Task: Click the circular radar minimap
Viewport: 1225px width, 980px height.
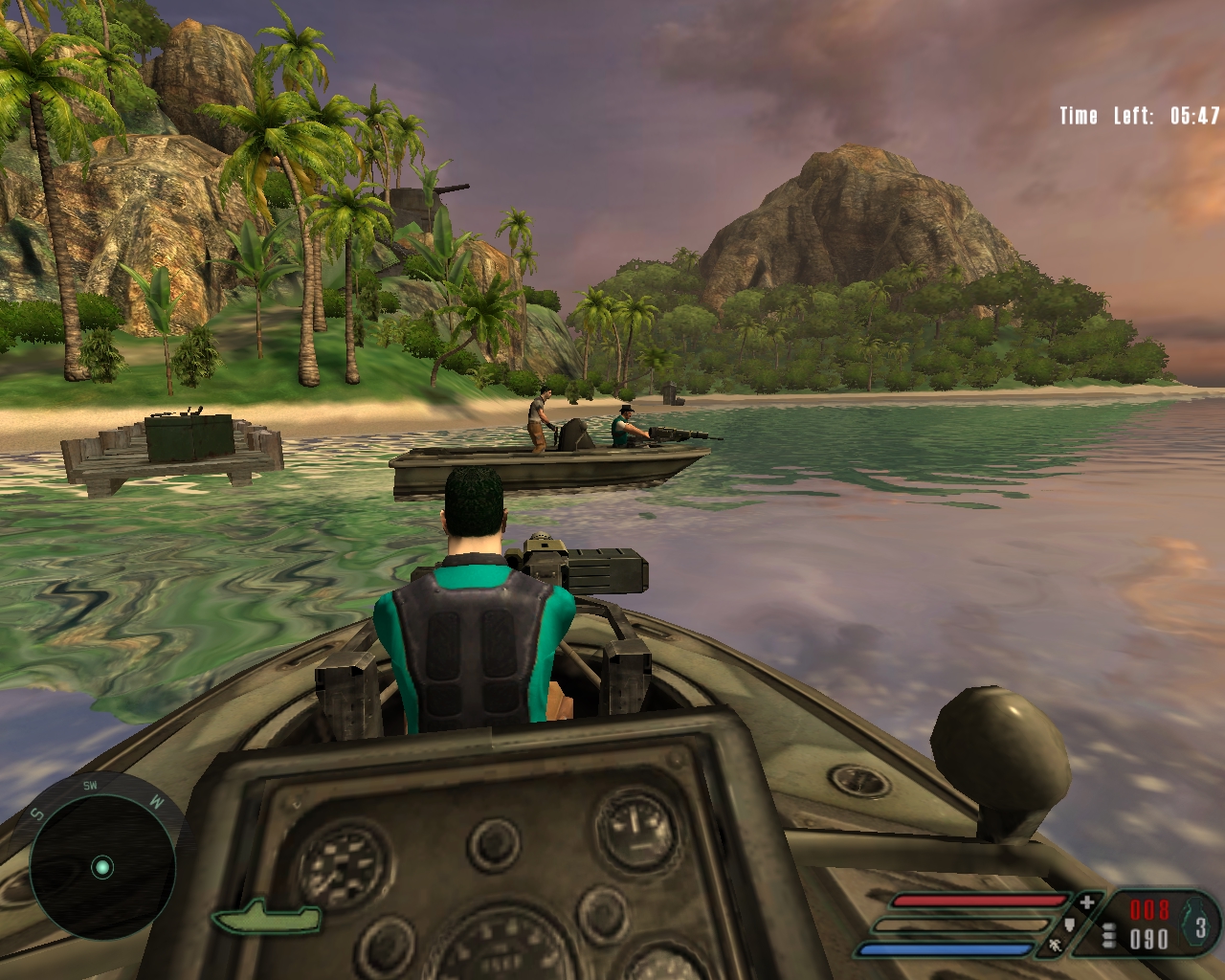Action: [102, 867]
